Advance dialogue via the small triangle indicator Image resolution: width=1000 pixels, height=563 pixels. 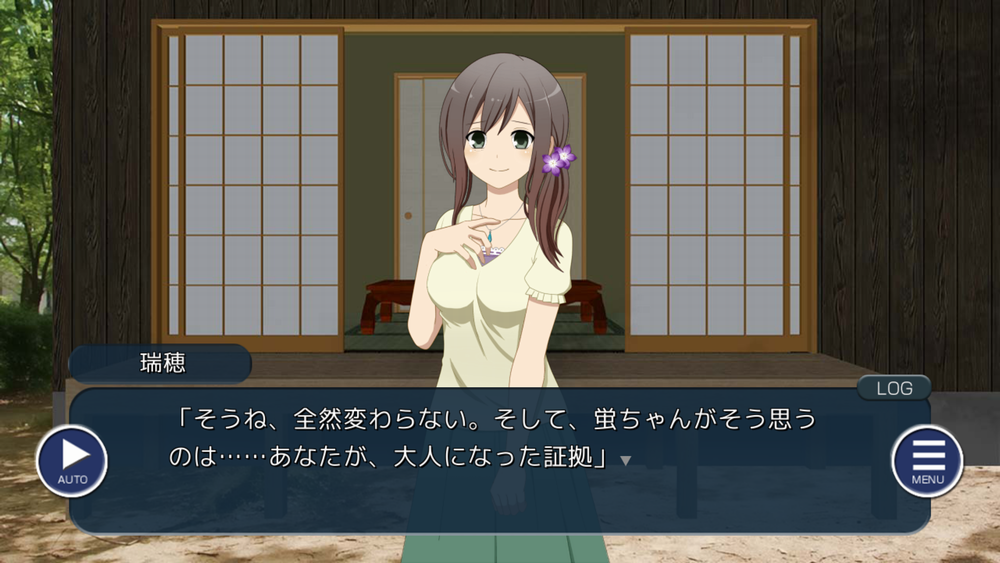pyautogui.click(x=626, y=461)
